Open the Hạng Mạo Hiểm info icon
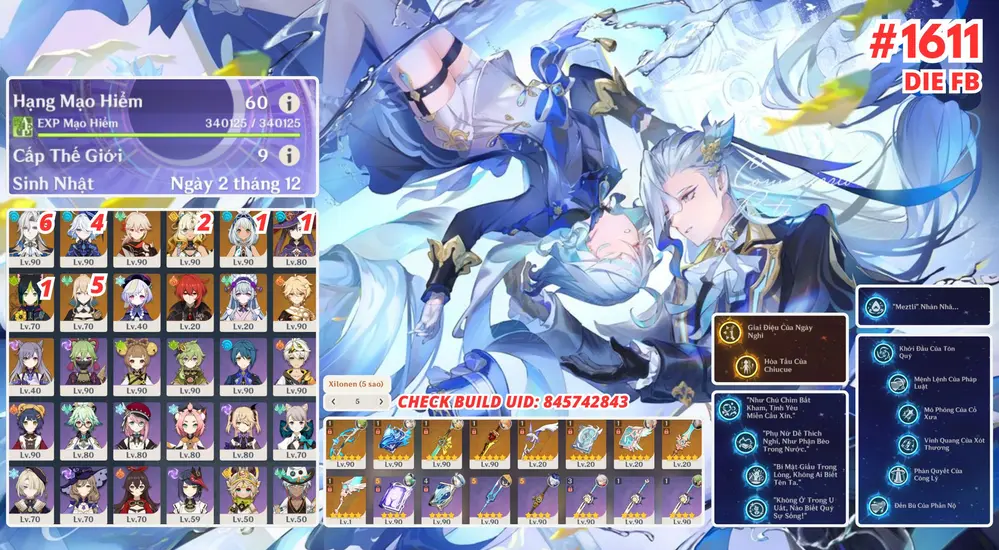999x550 pixels. (289, 102)
